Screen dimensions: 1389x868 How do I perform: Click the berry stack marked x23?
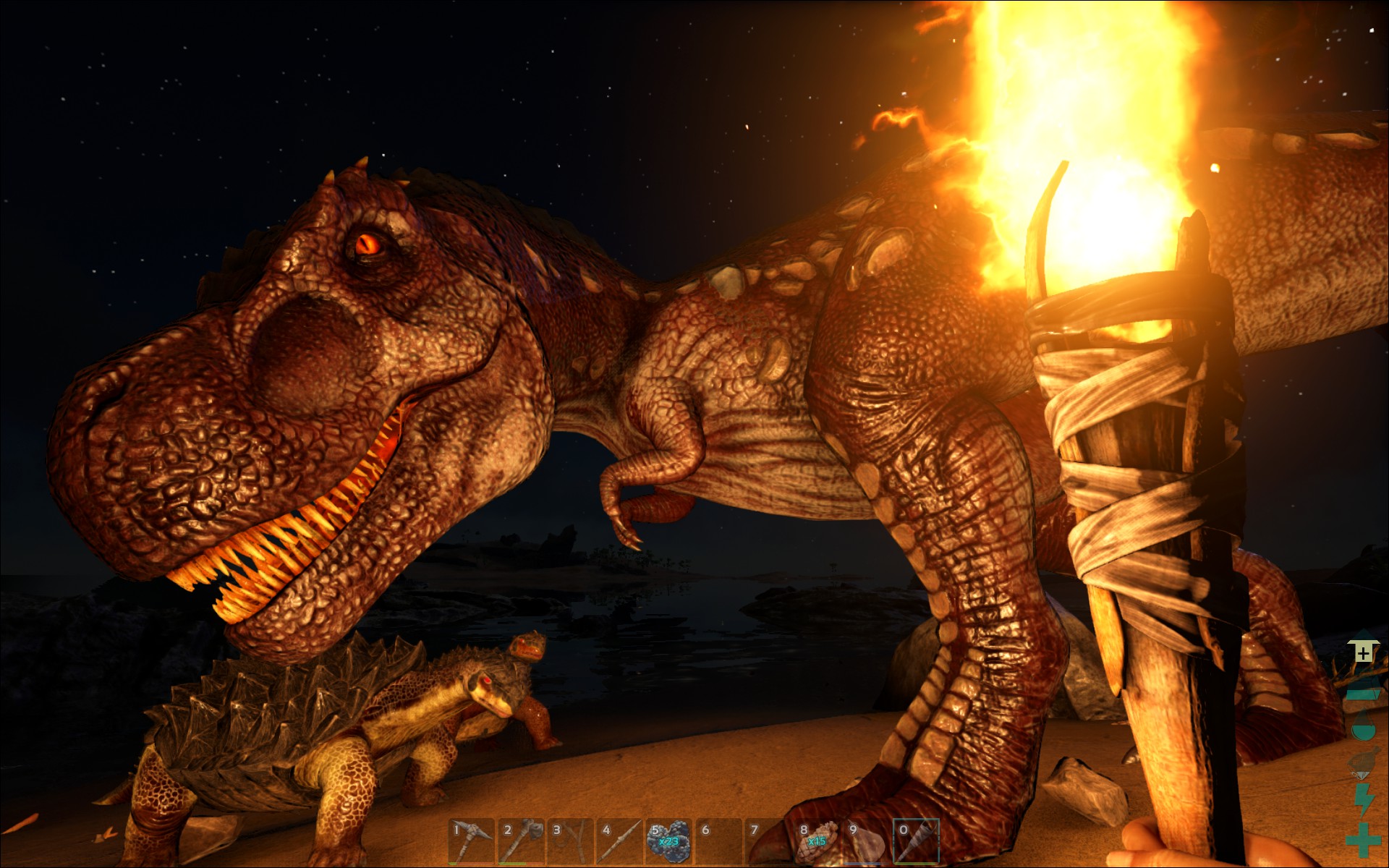click(x=668, y=841)
